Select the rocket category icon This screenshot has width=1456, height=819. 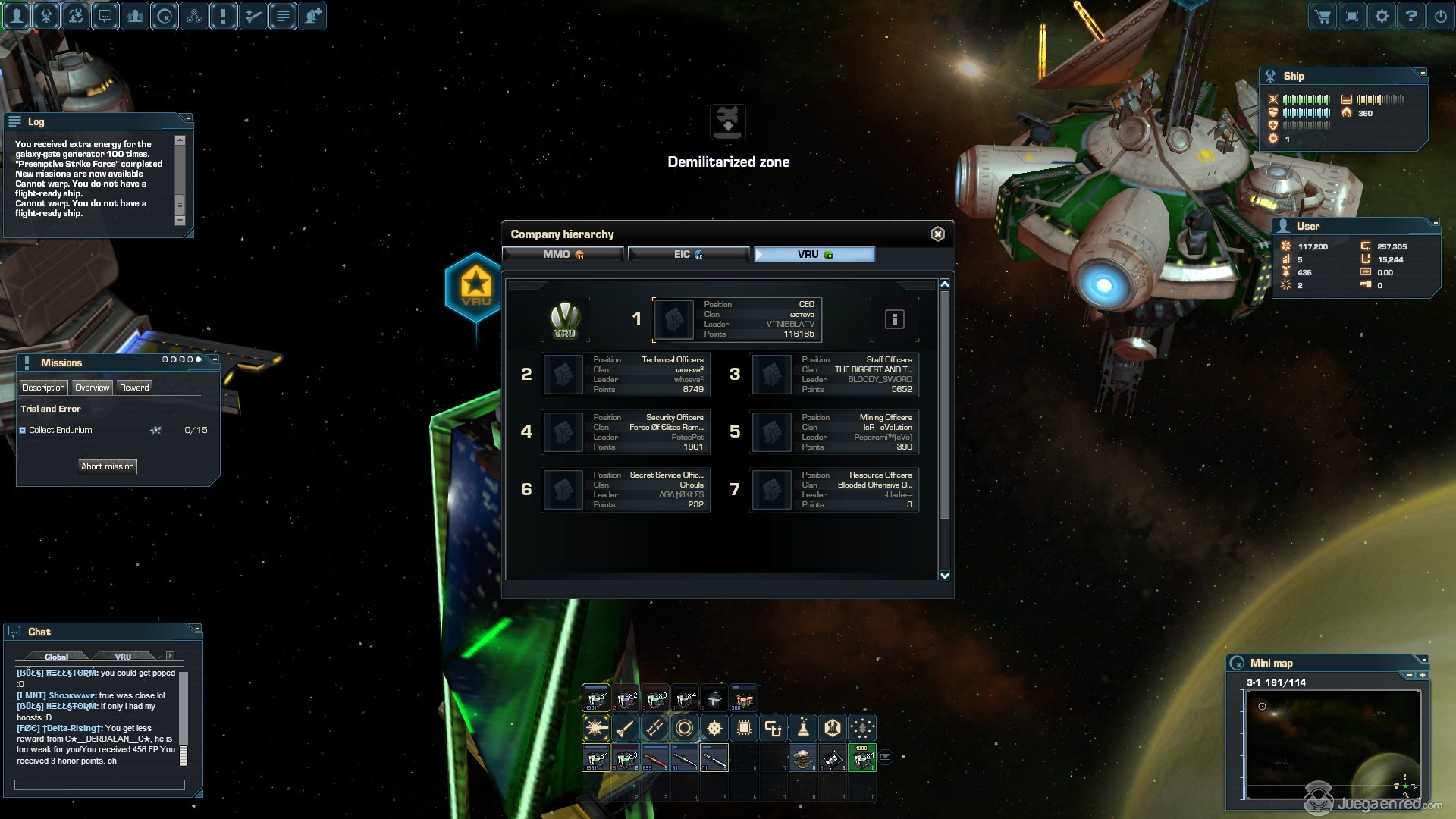pos(625,729)
